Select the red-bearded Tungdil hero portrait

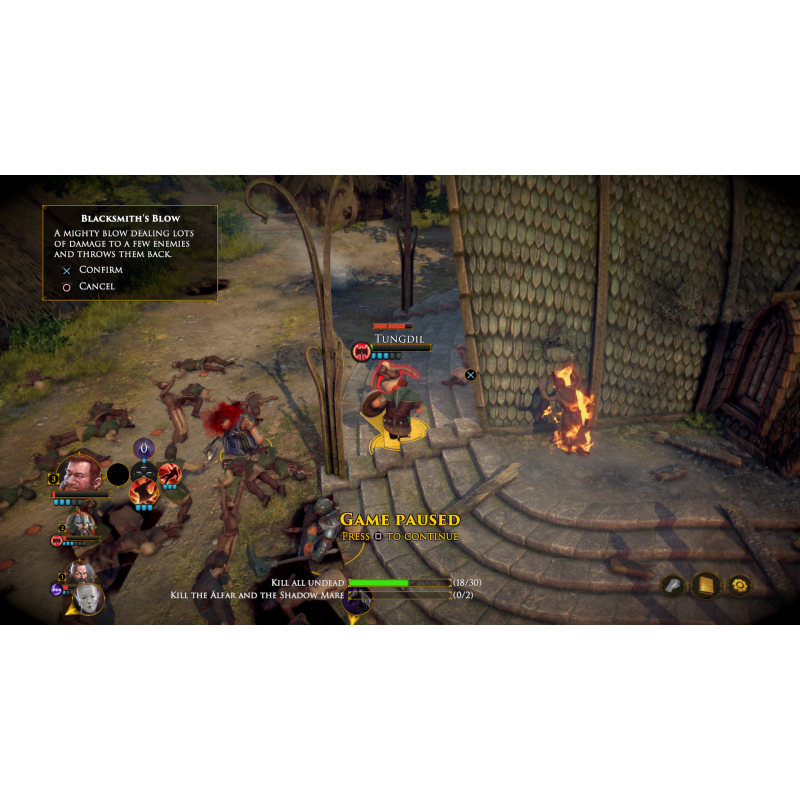point(78,473)
